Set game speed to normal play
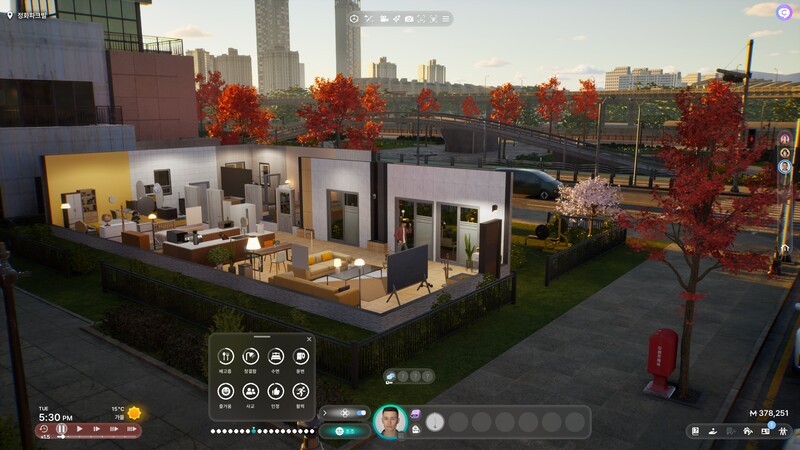The image size is (800, 450). pyautogui.click(x=80, y=429)
